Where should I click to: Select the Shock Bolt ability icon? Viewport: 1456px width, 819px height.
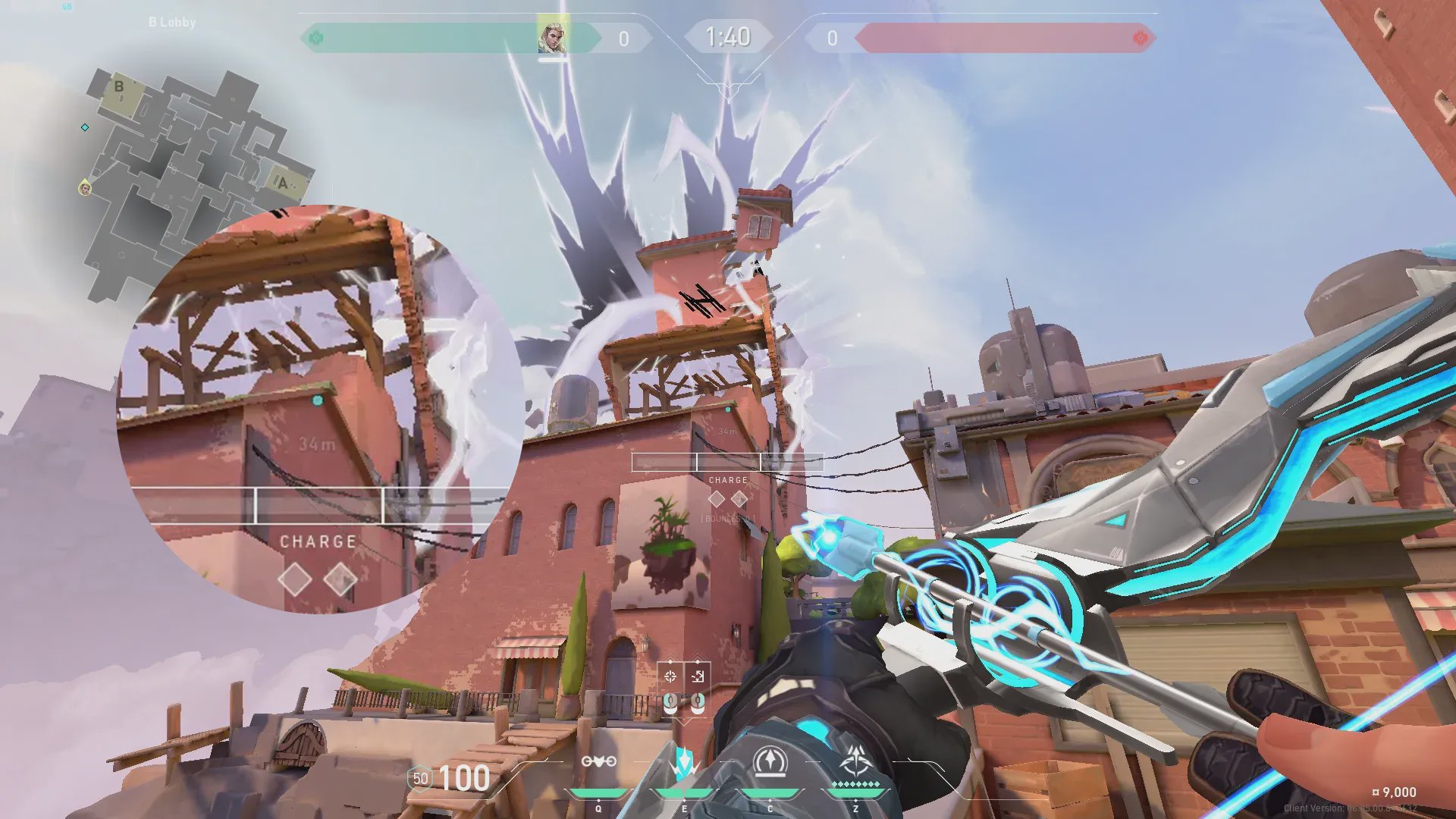598,762
